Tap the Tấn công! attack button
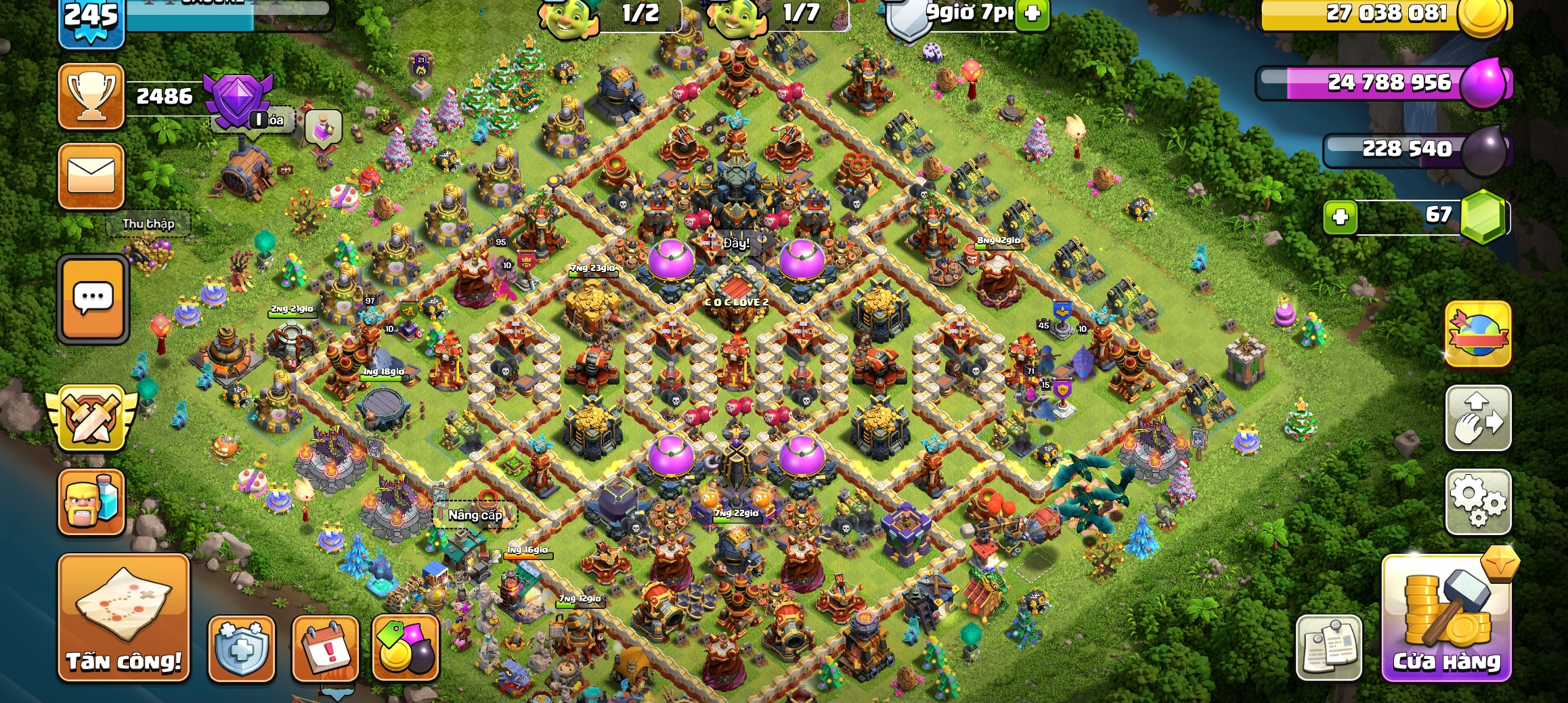The image size is (1568, 703). [124, 617]
